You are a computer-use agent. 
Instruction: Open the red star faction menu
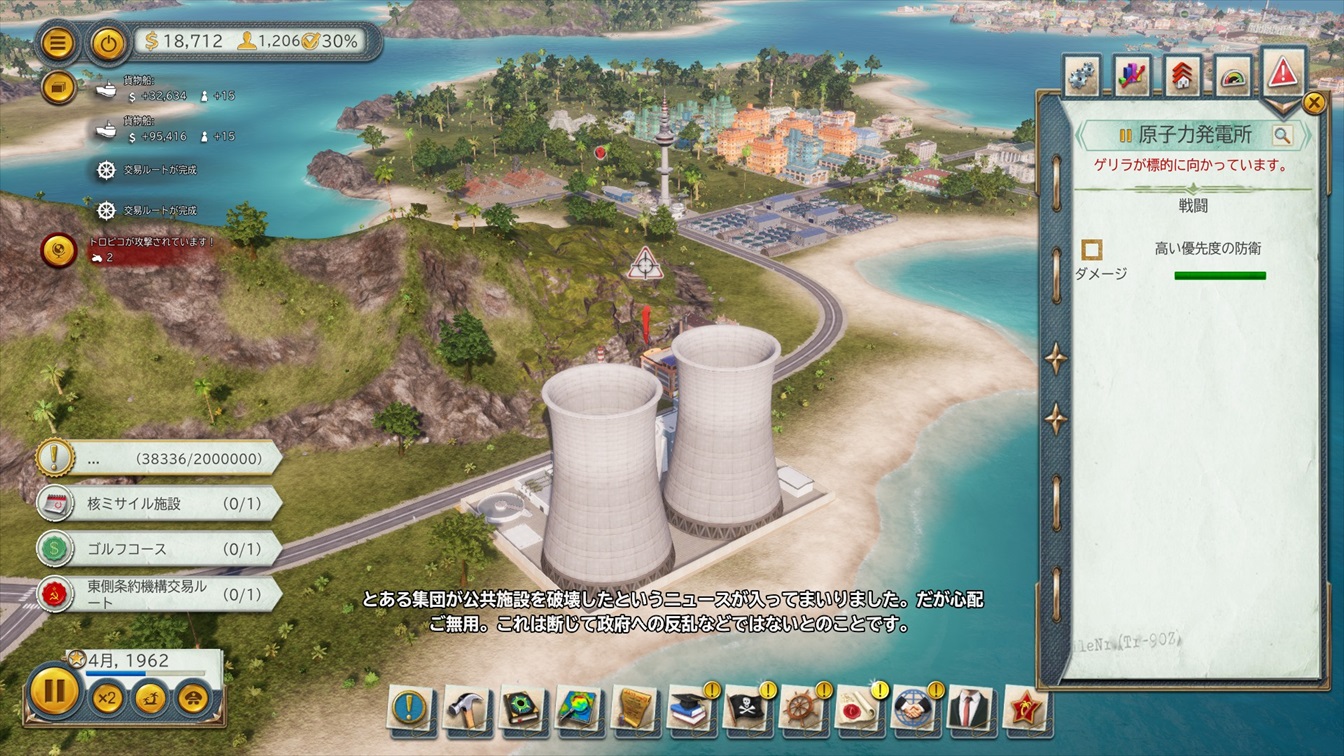click(1026, 709)
